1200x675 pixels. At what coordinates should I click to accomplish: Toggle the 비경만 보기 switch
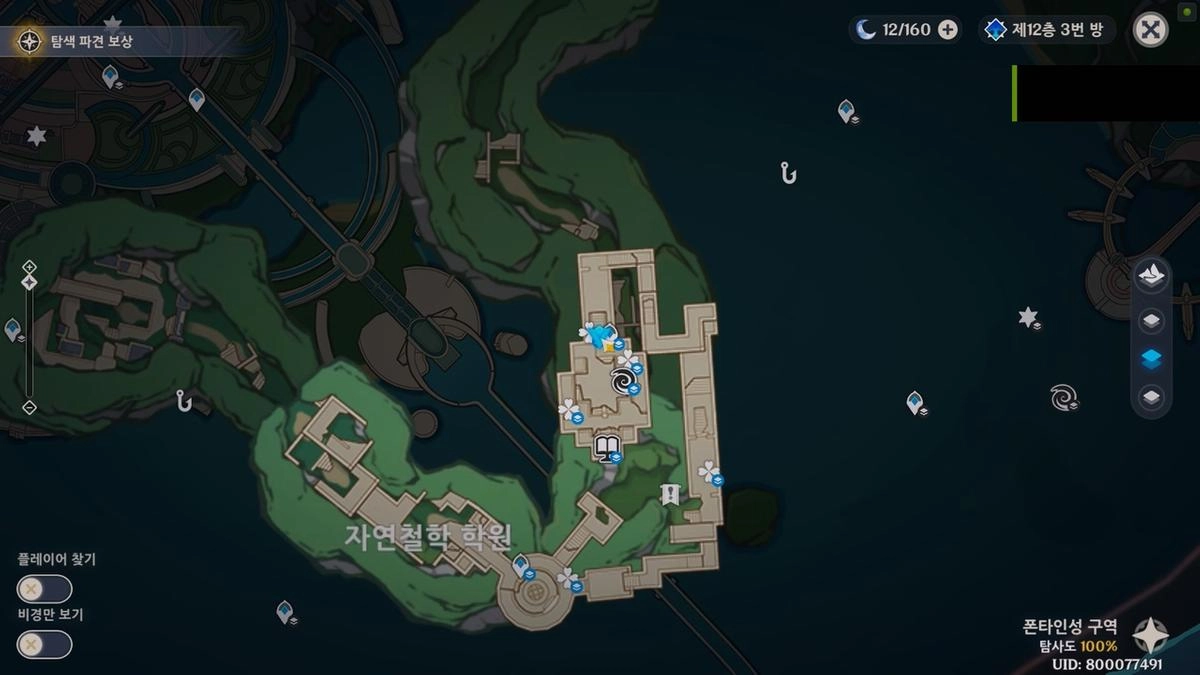(x=44, y=645)
